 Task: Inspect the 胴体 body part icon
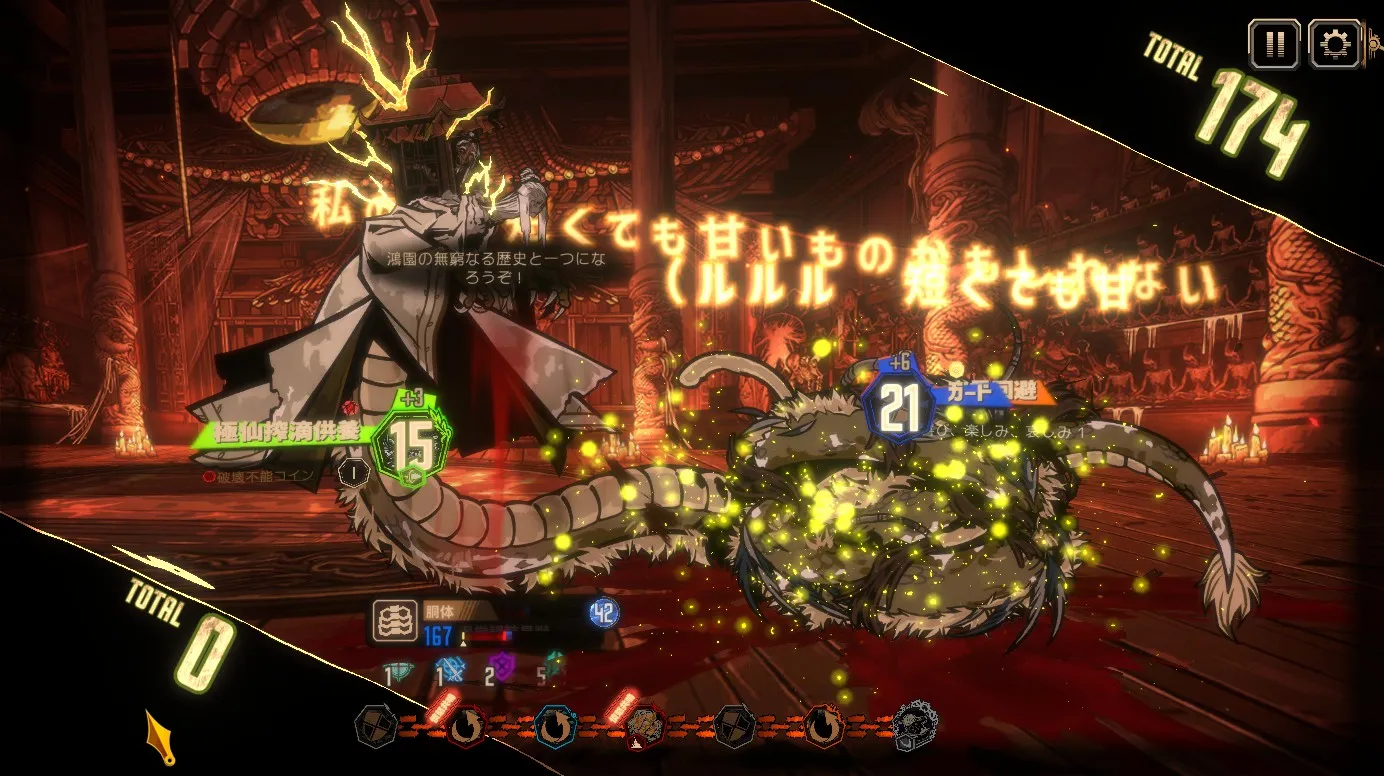pyautogui.click(x=393, y=621)
